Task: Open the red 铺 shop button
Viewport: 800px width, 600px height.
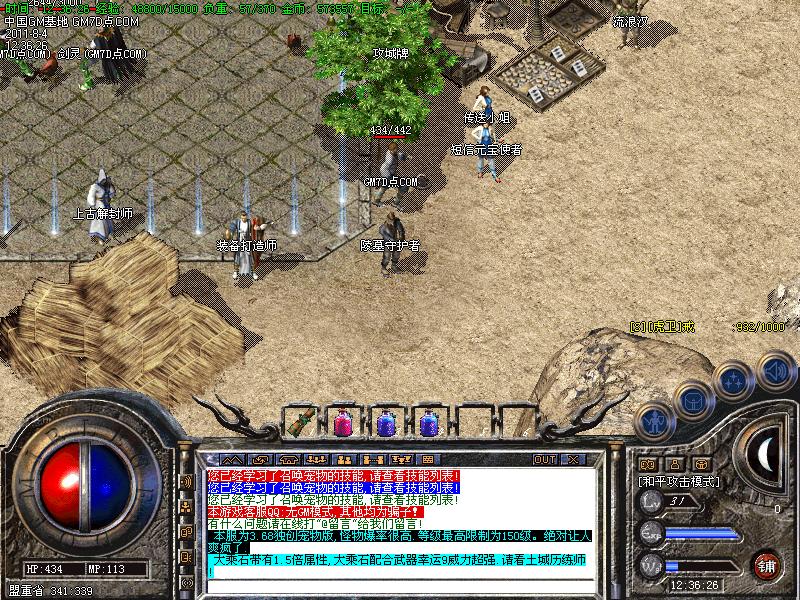Action: click(x=768, y=564)
